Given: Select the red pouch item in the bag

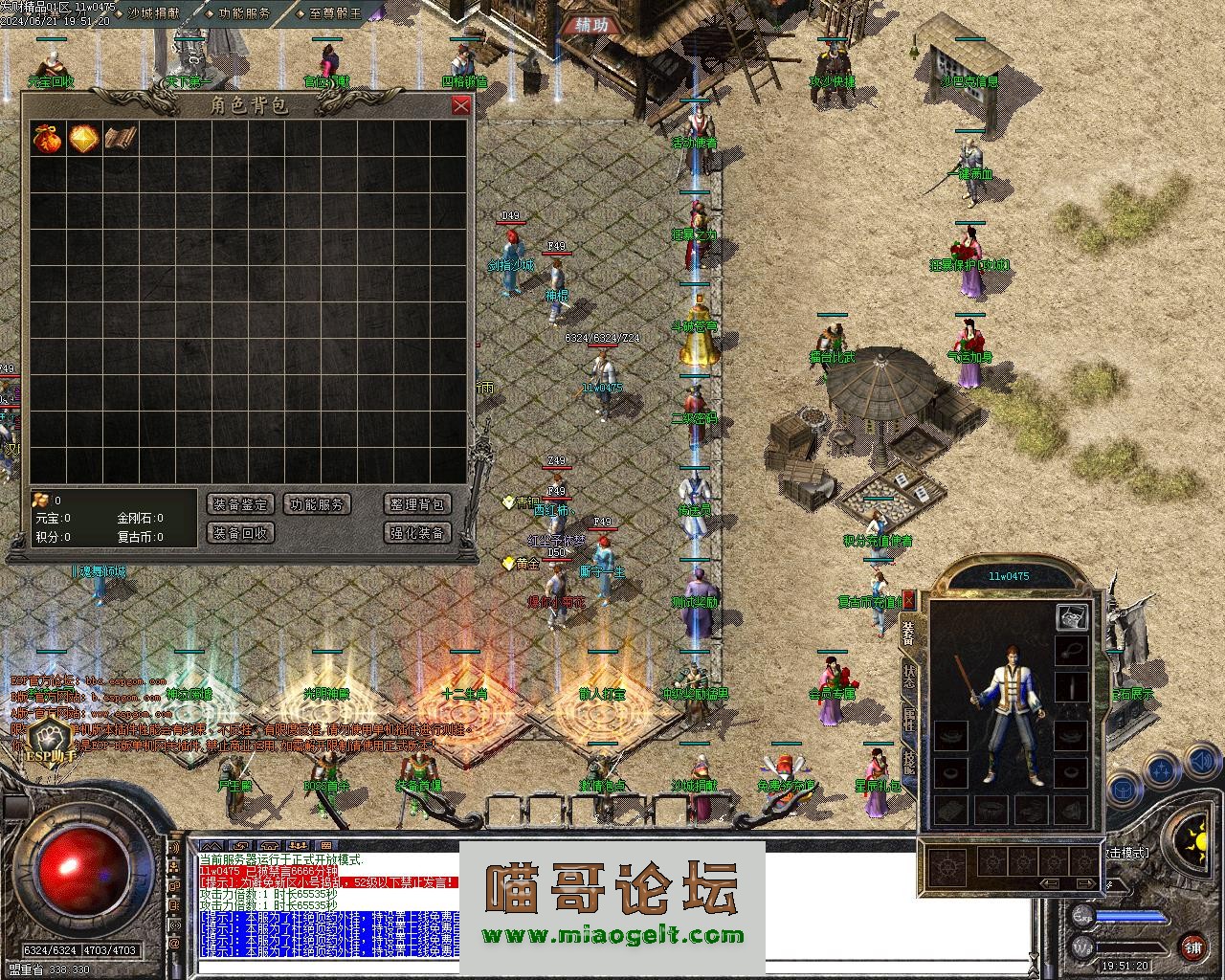Looking at the screenshot, I should pyautogui.click(x=47, y=138).
